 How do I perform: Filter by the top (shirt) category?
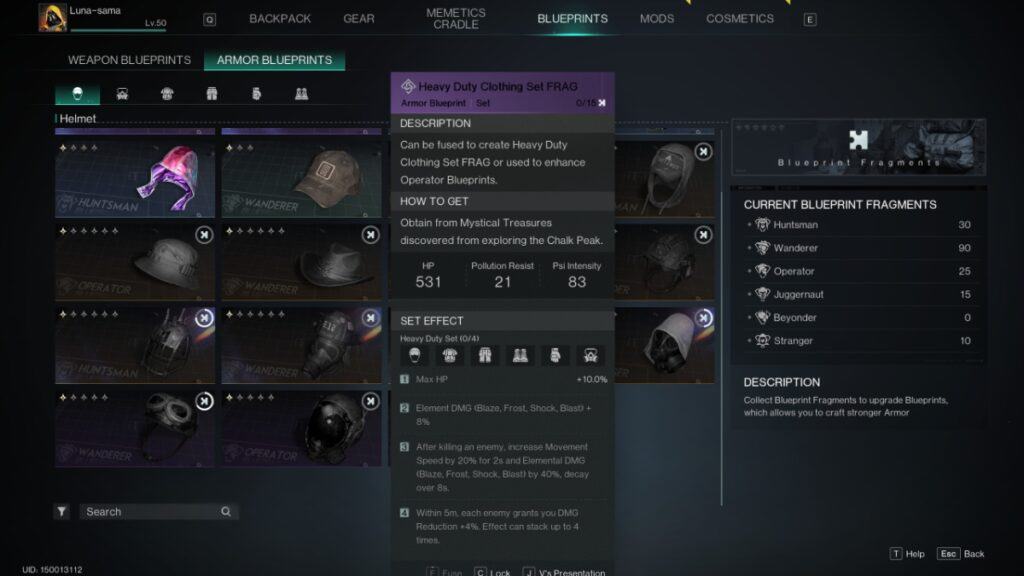tap(167, 94)
